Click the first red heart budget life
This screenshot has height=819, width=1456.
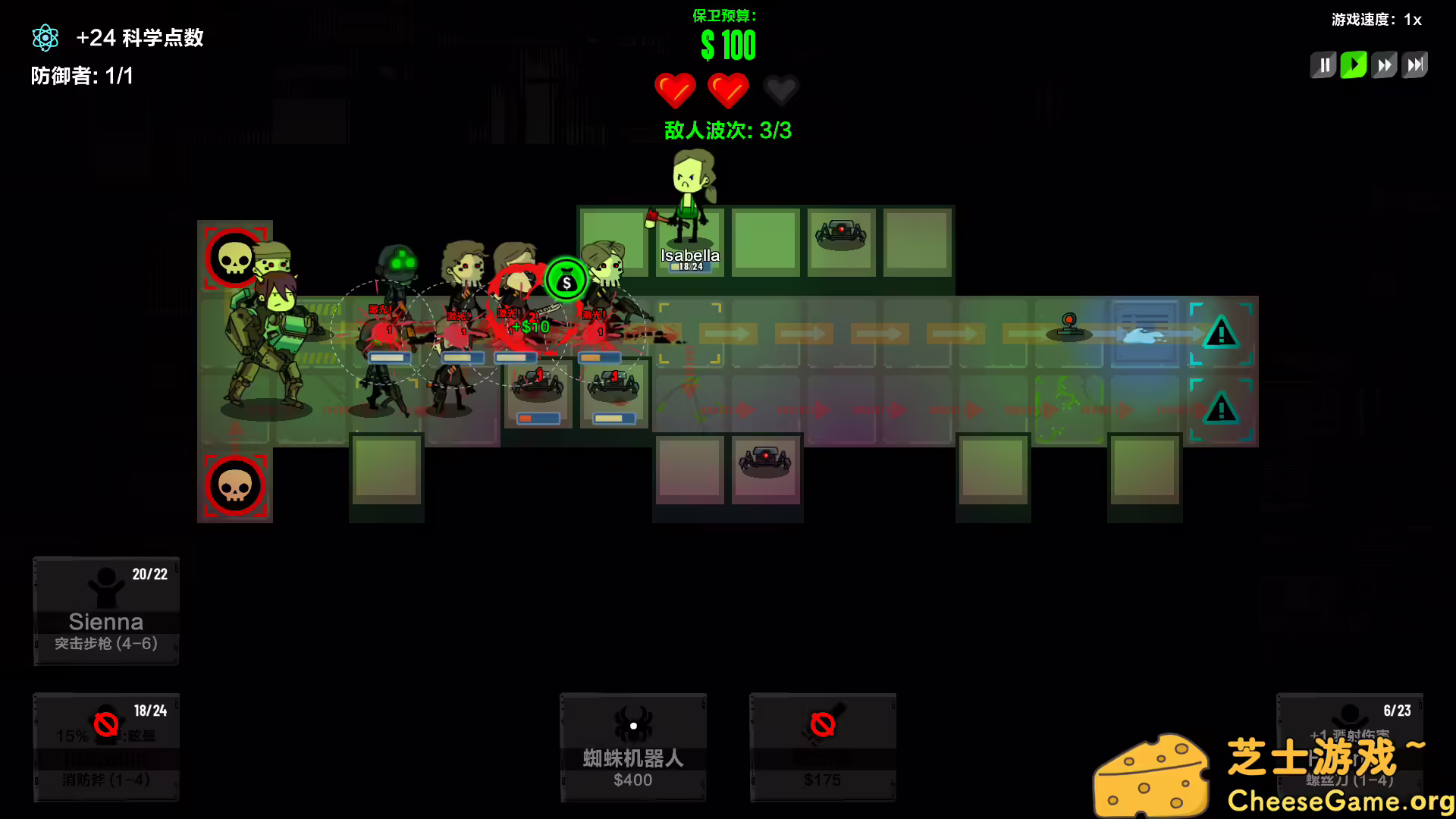click(676, 90)
